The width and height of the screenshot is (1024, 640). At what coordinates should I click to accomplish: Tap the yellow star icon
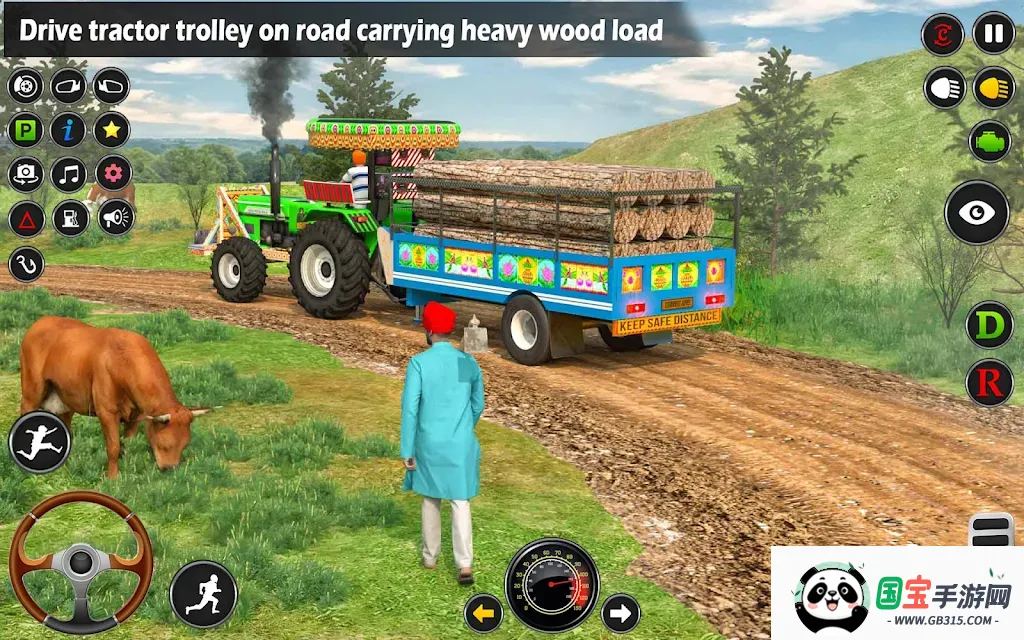pos(112,130)
